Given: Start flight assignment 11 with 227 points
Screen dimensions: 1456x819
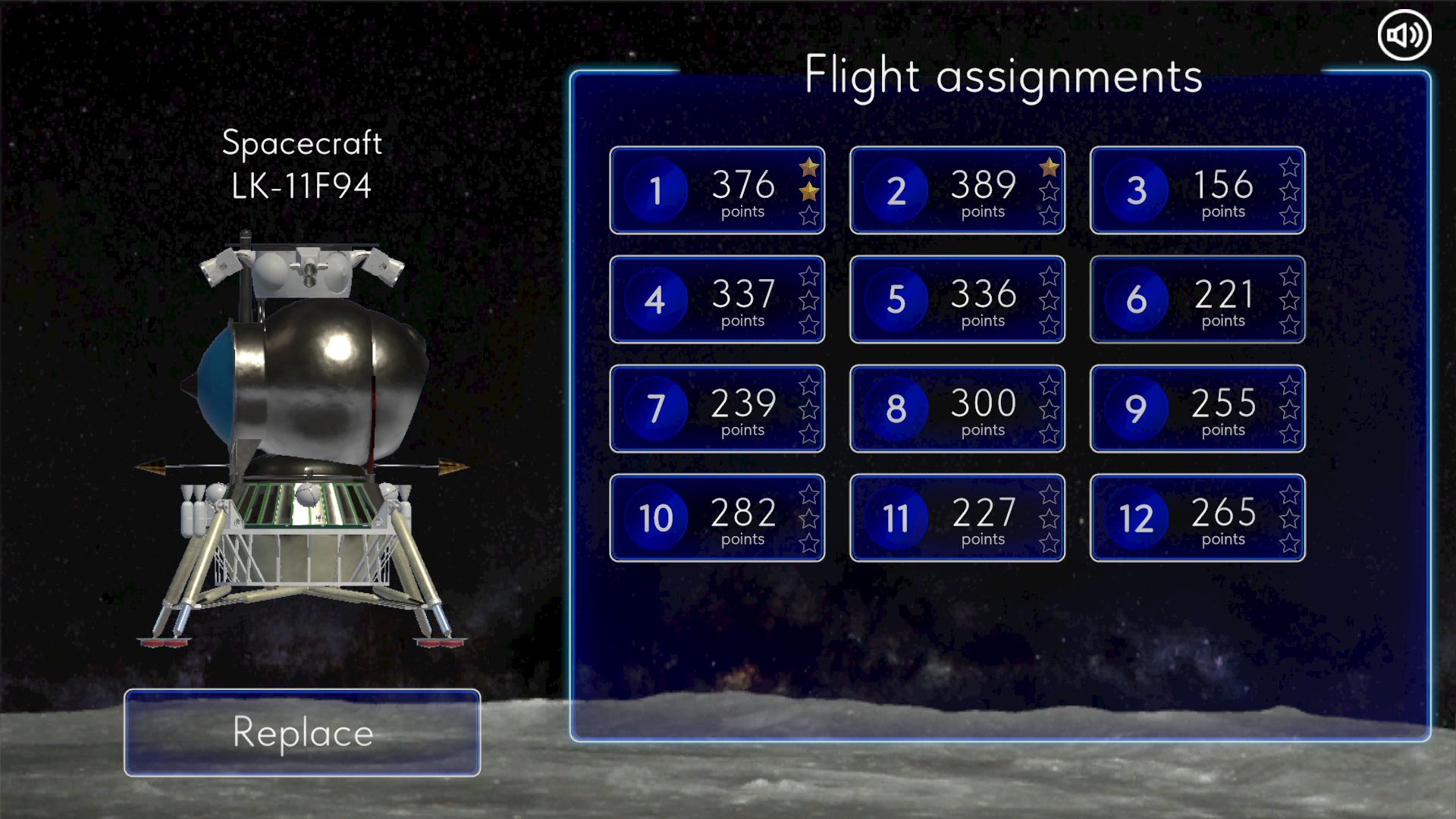Looking at the screenshot, I should (x=957, y=518).
